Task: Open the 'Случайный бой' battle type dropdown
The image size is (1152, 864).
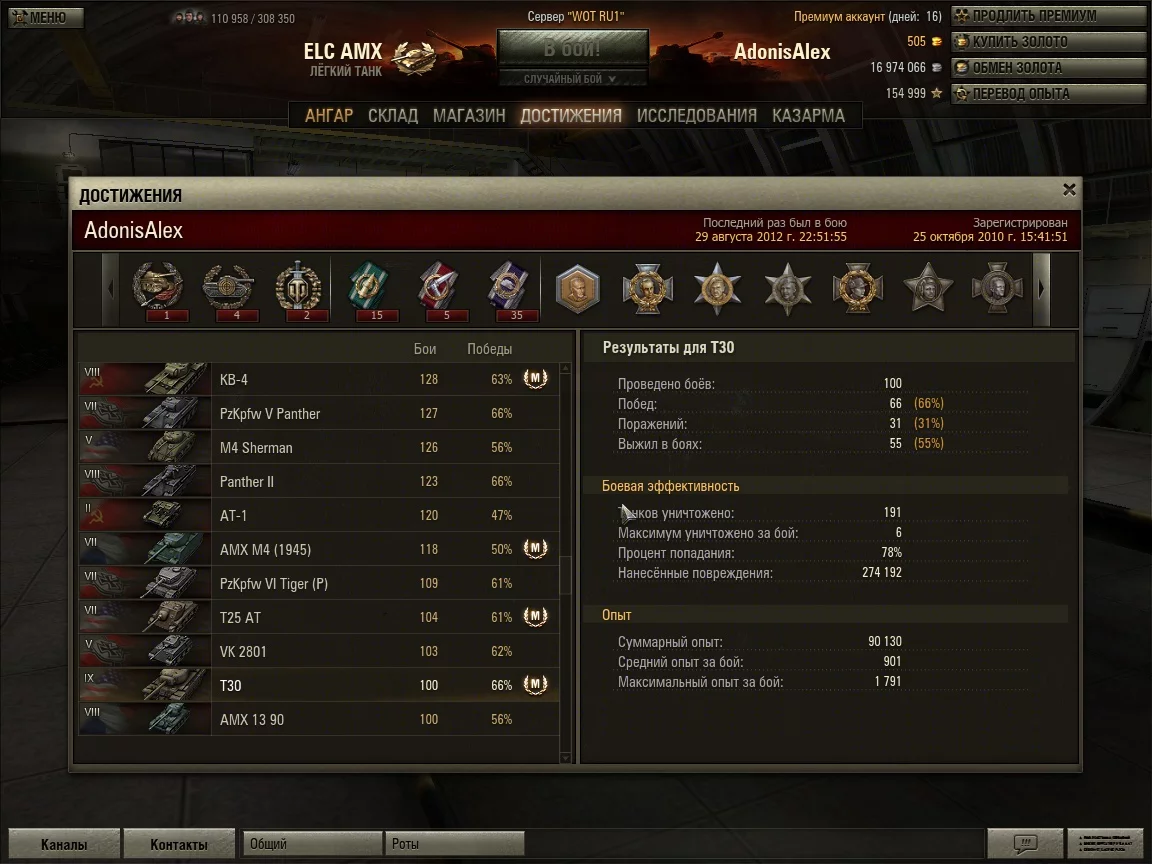Action: click(x=572, y=78)
